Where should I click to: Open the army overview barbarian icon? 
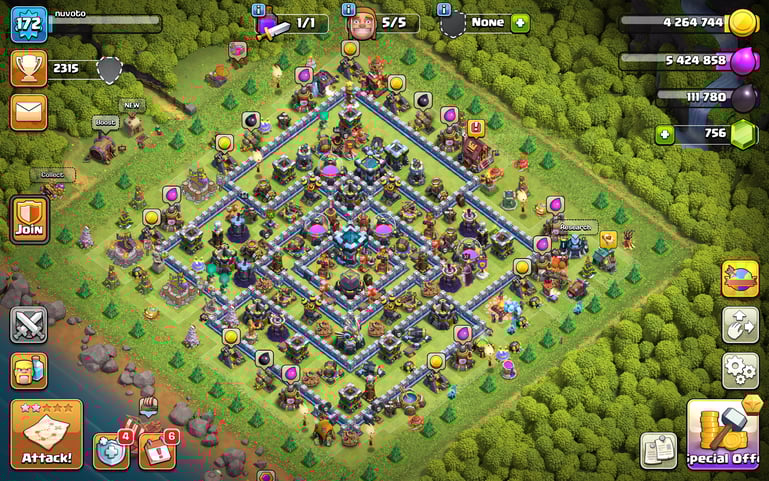coord(29,372)
